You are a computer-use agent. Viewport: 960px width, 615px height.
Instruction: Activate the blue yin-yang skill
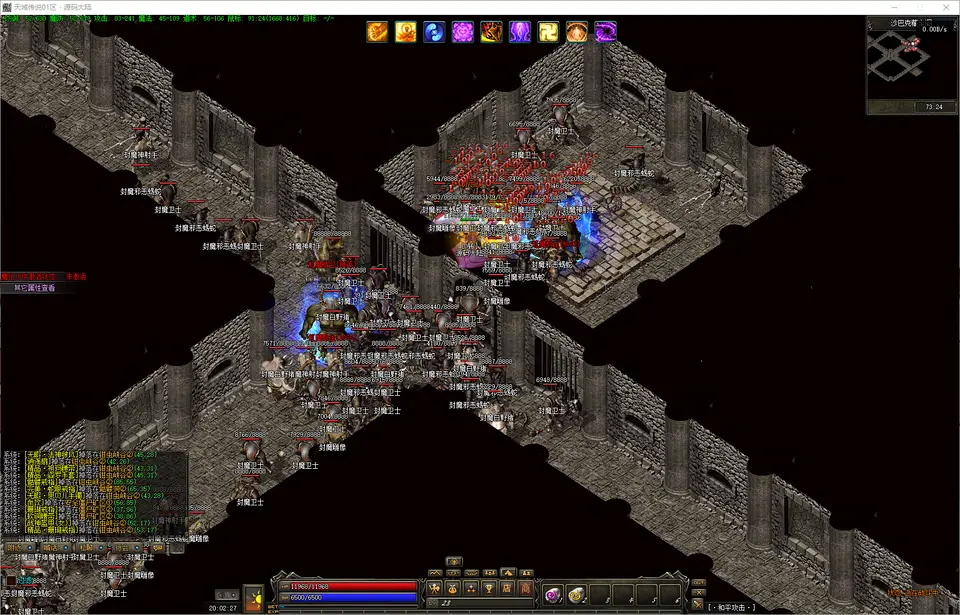coord(434,32)
